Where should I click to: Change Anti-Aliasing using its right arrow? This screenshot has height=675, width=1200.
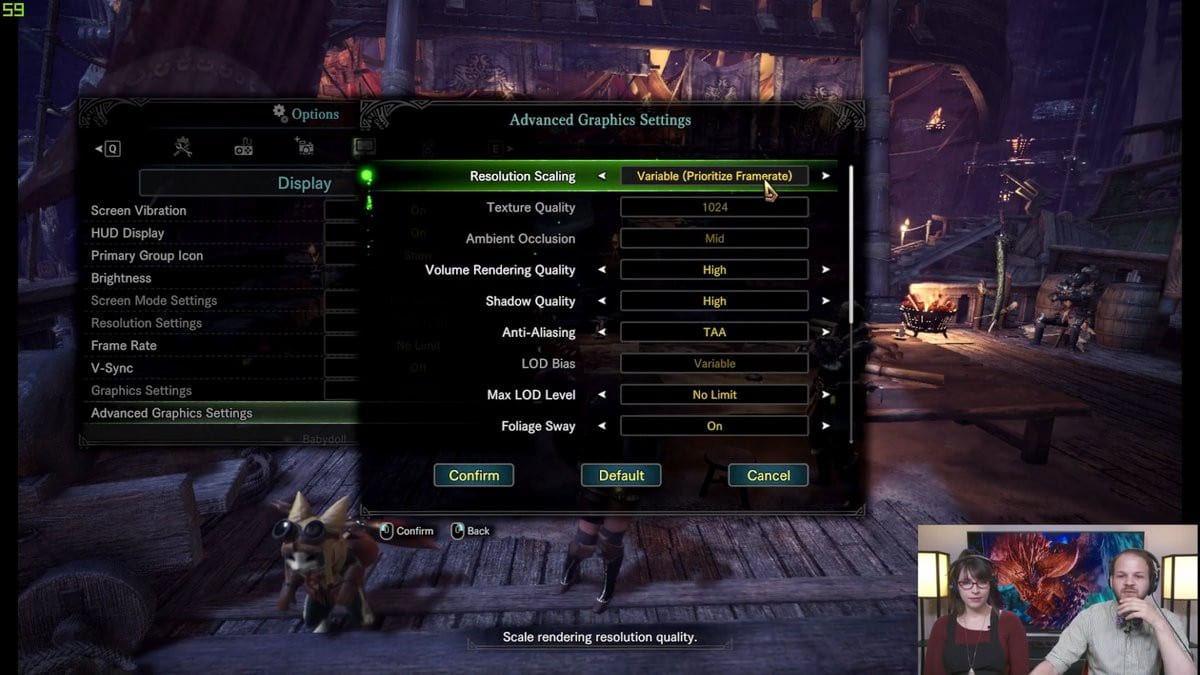pos(826,332)
